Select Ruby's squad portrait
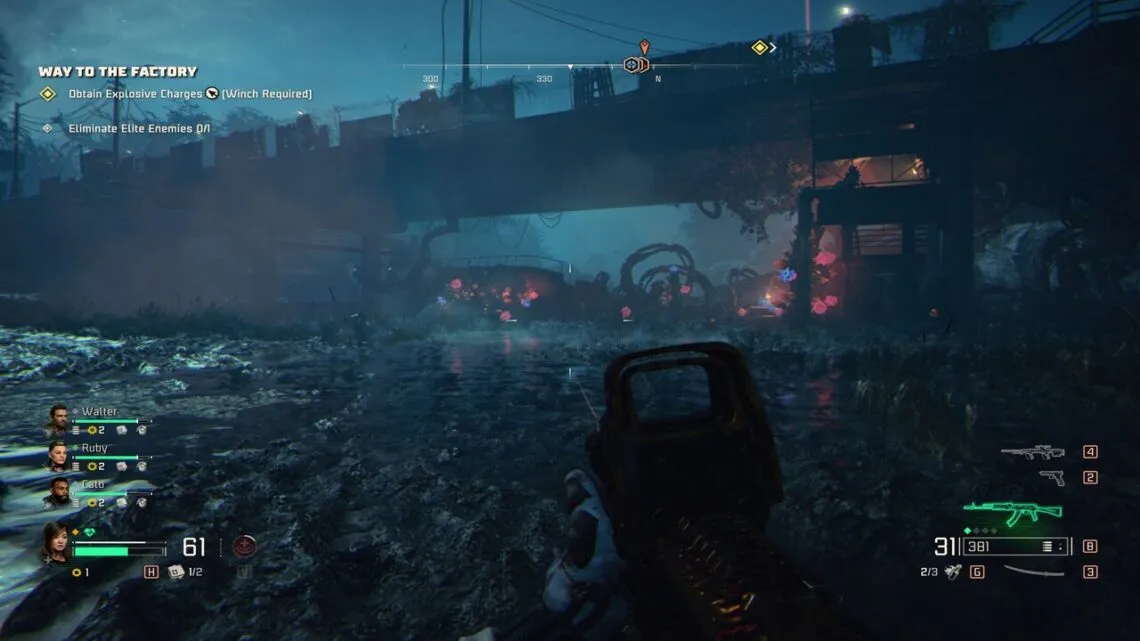The width and height of the screenshot is (1140, 641). 57,454
